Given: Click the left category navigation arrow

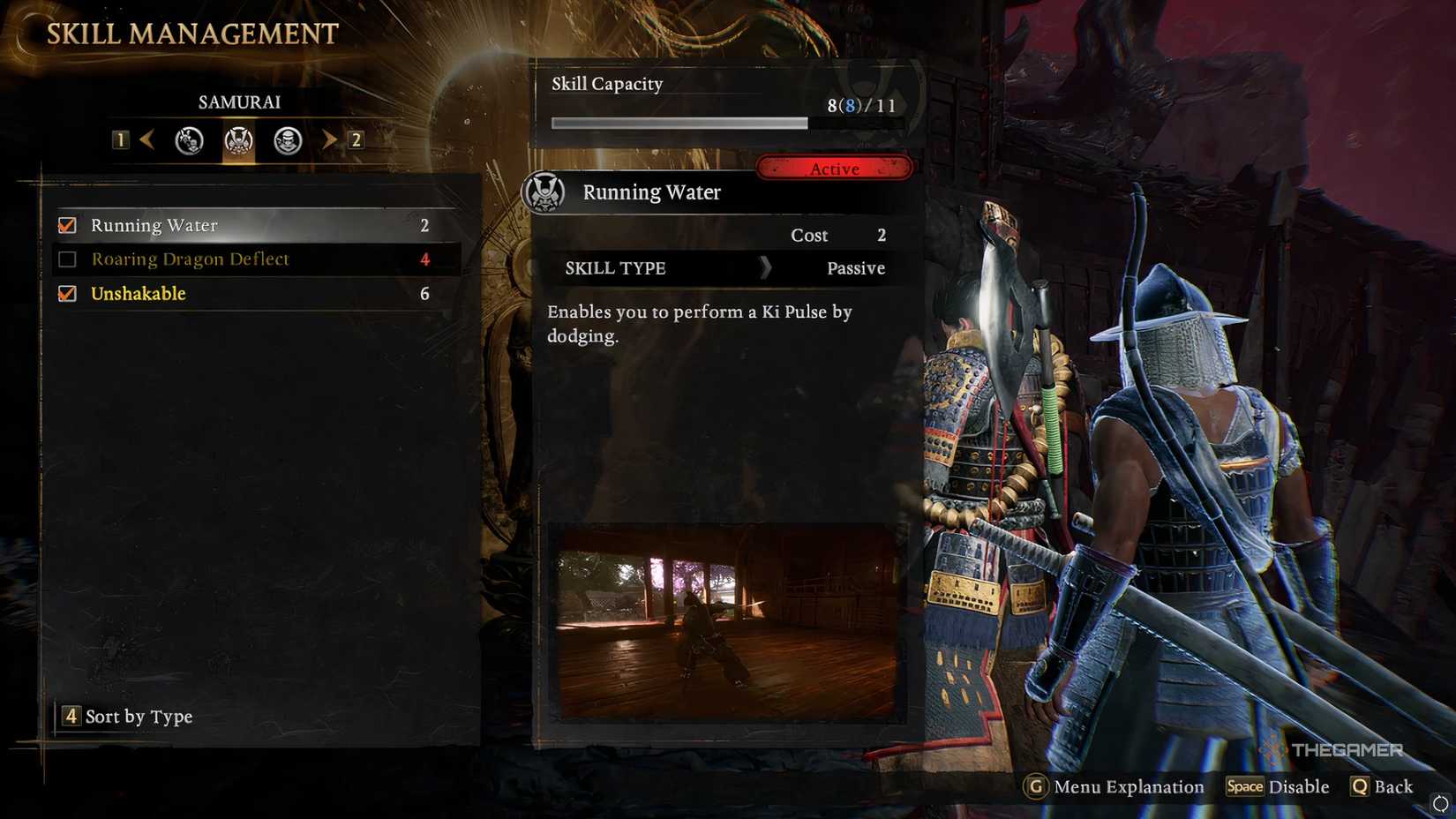Looking at the screenshot, I should (x=148, y=139).
